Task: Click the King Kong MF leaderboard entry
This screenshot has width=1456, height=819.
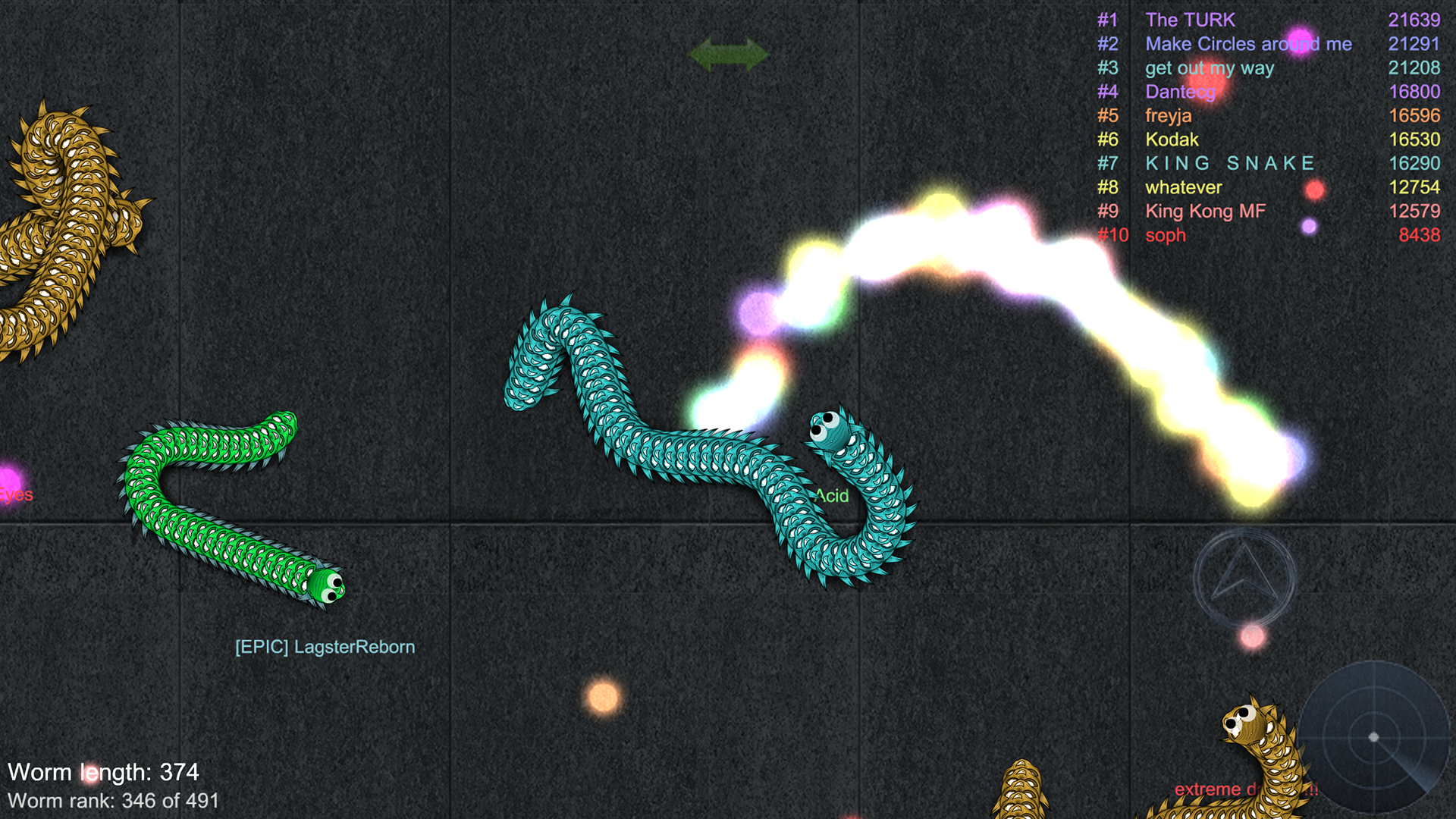Action: click(1204, 212)
